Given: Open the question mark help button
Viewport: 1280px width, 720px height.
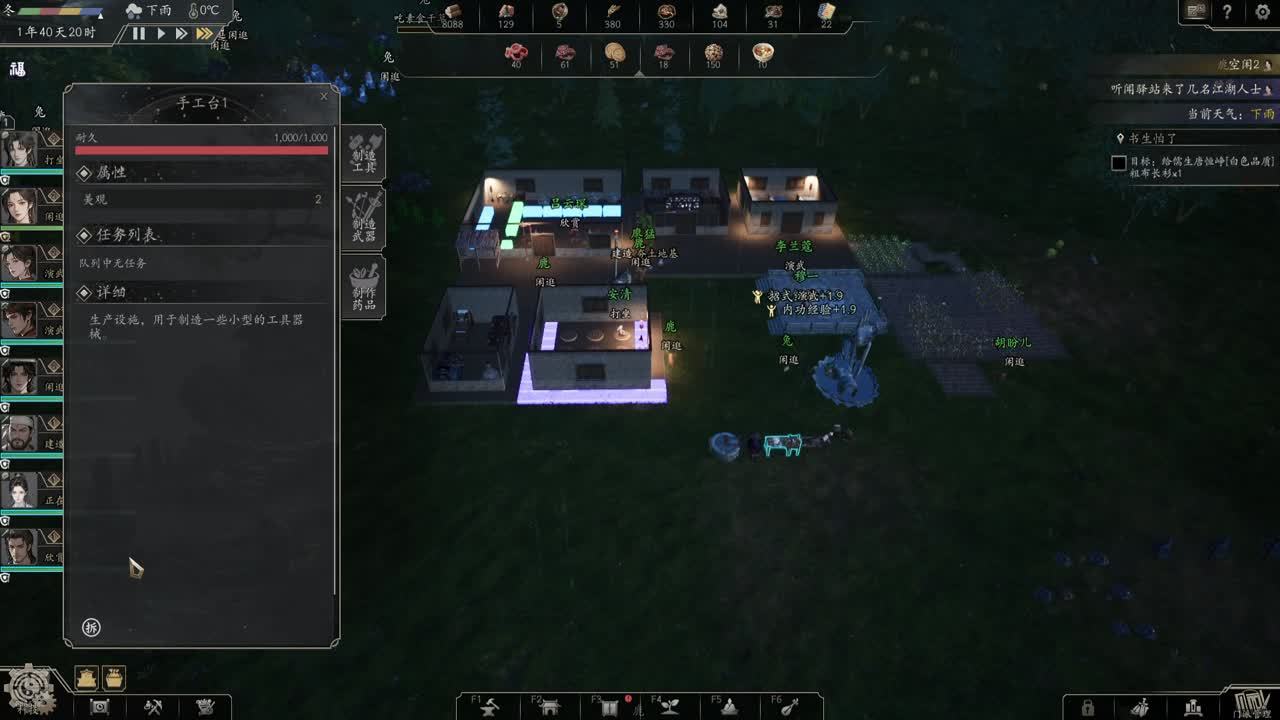Looking at the screenshot, I should coord(1227,12).
